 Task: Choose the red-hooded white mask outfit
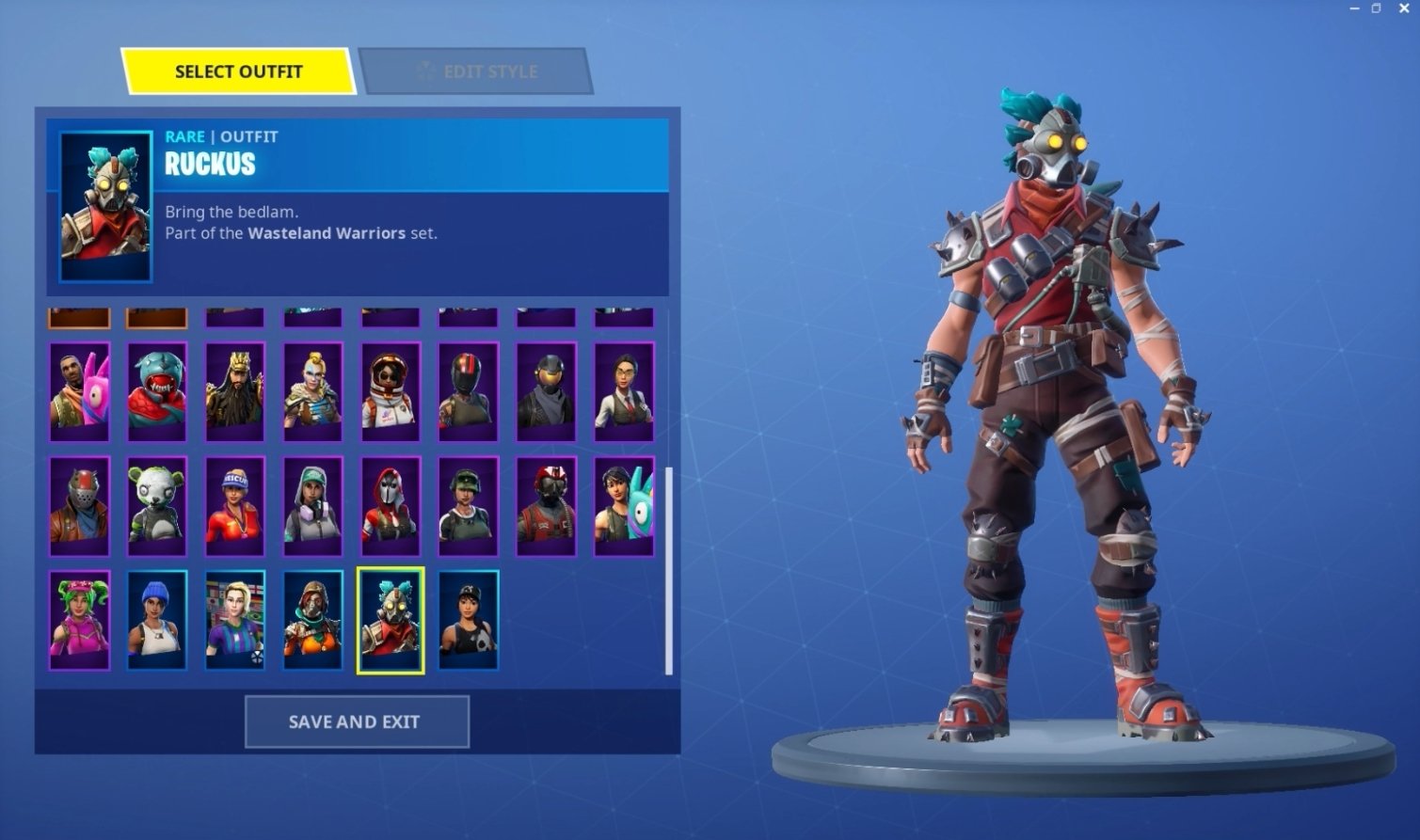[390, 506]
